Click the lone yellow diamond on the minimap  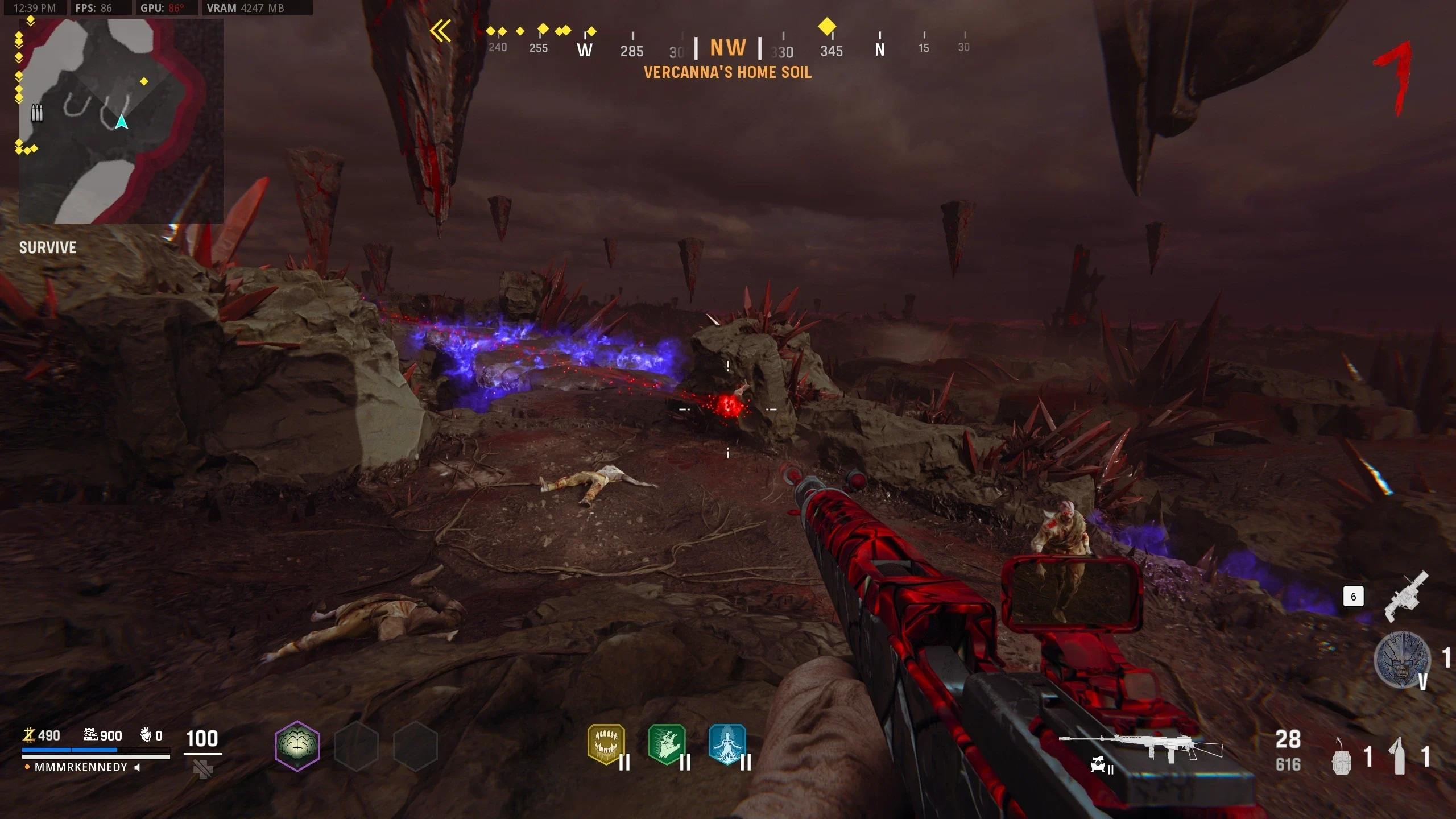(144, 82)
